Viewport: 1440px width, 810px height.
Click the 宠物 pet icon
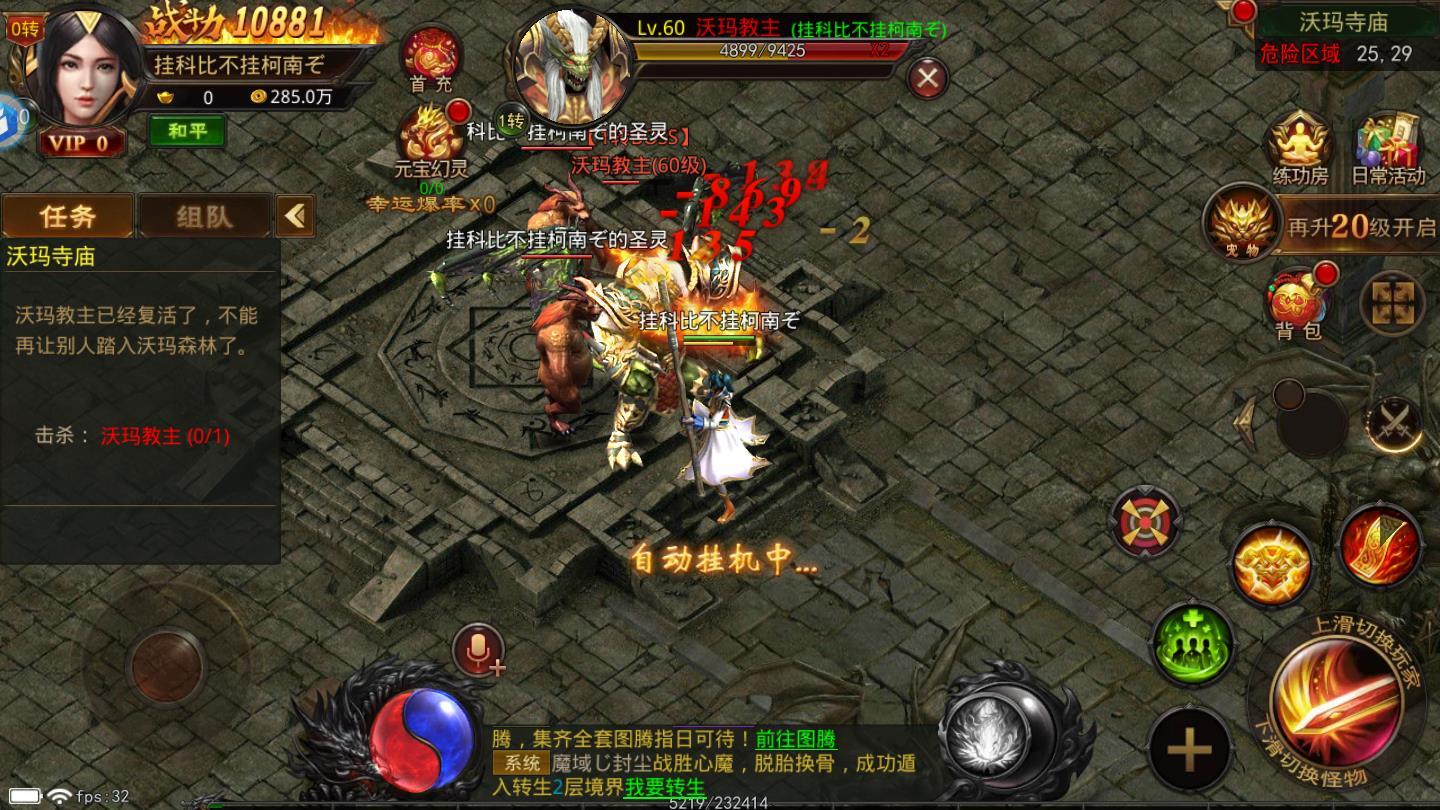click(x=1240, y=222)
